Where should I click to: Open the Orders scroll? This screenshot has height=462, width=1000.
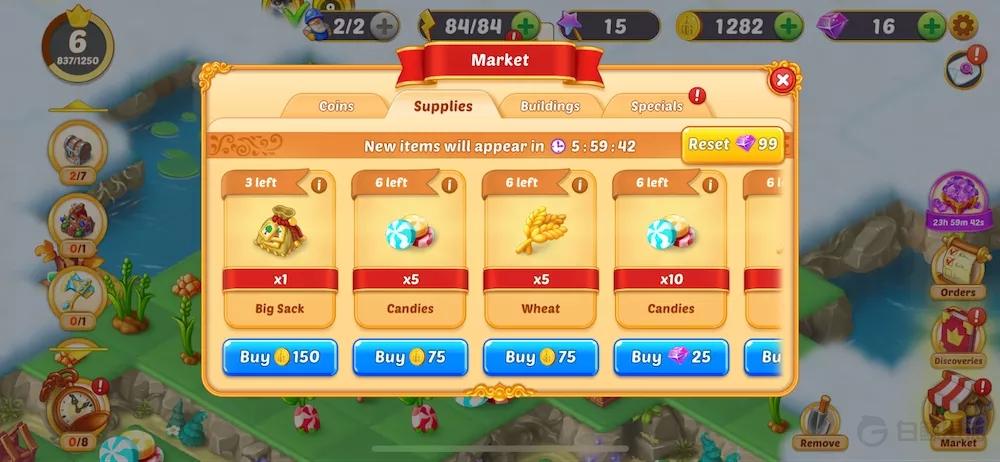[x=955, y=268]
